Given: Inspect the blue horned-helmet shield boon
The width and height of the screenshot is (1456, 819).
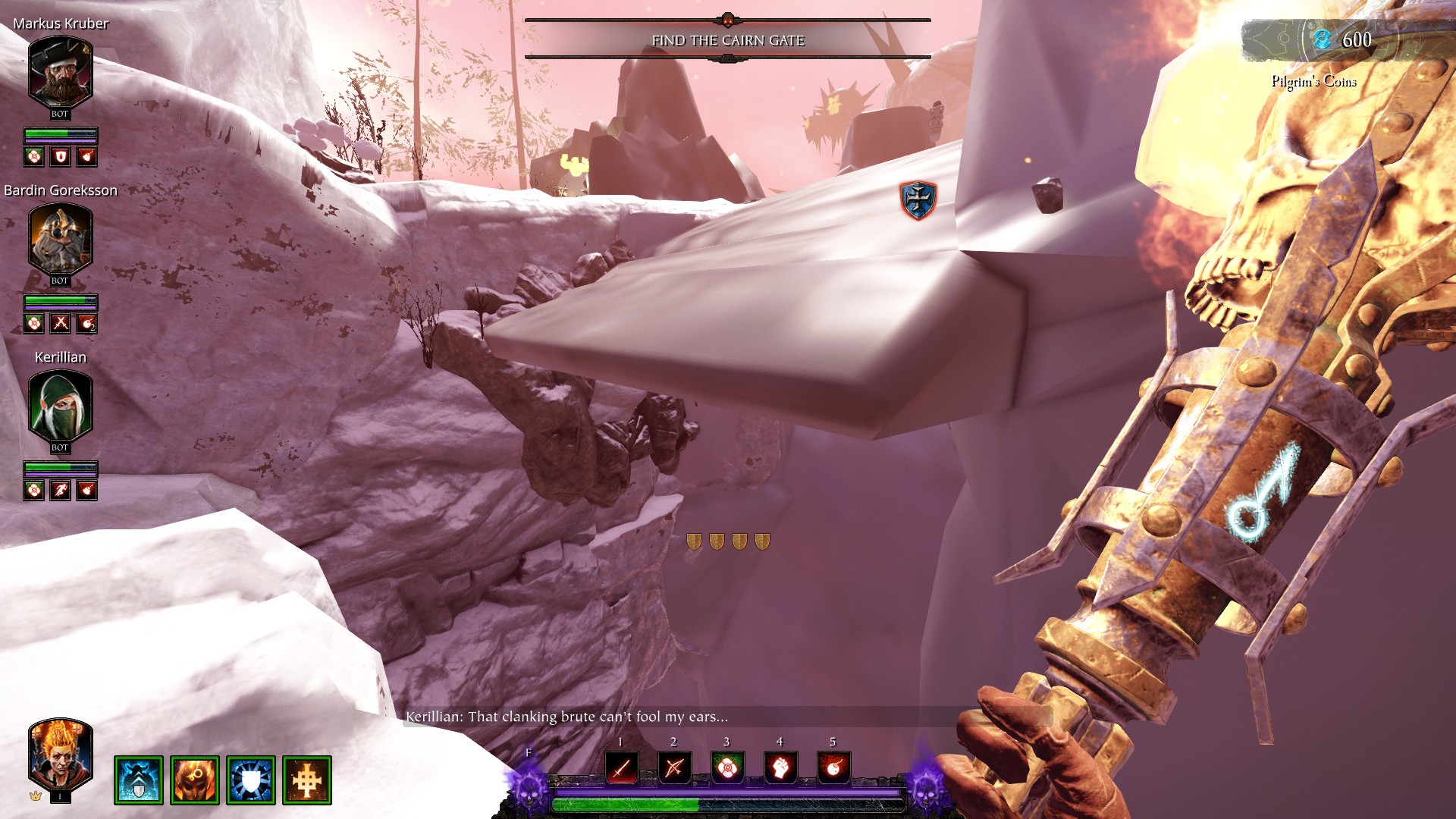Looking at the screenshot, I should click(x=139, y=780).
